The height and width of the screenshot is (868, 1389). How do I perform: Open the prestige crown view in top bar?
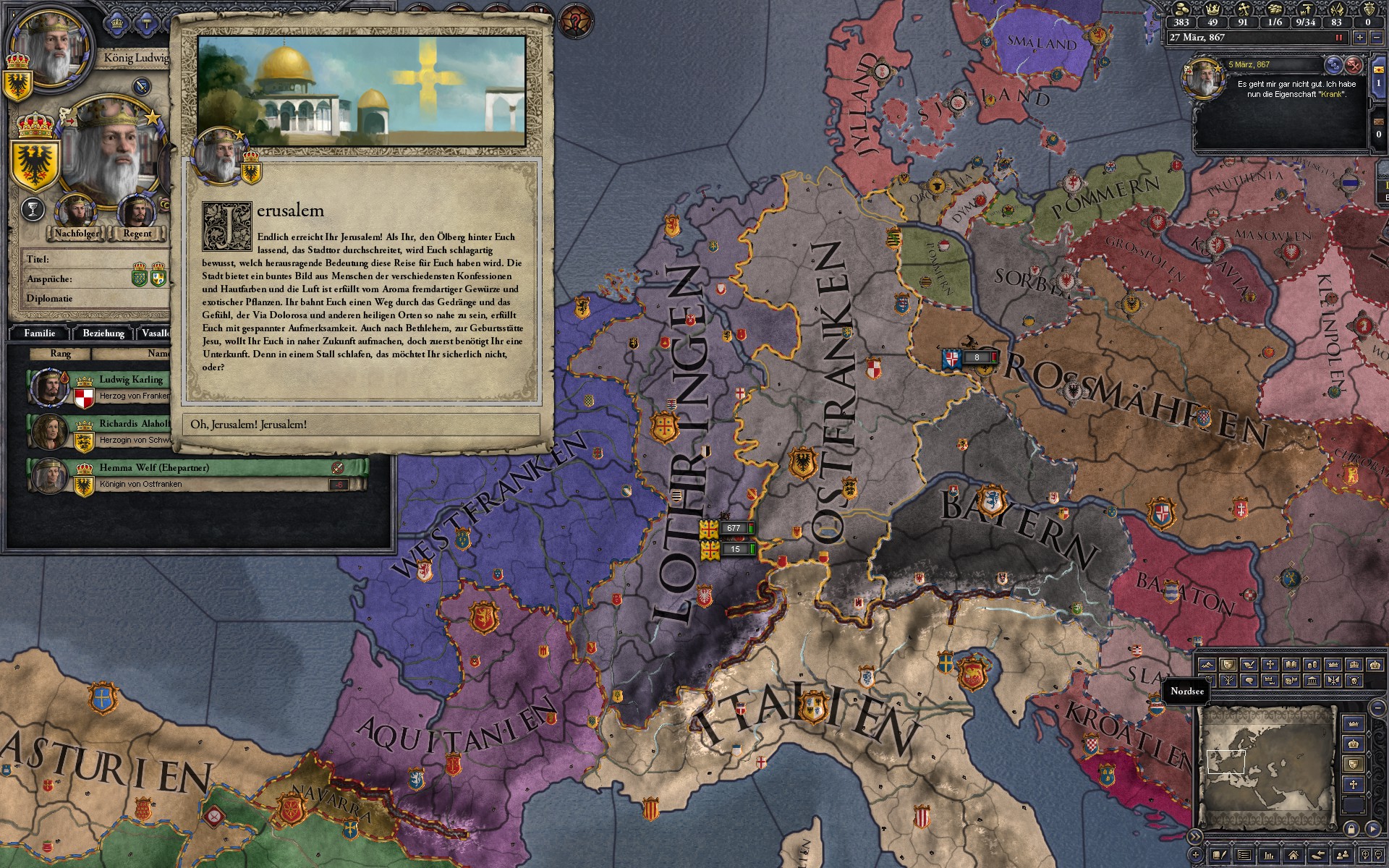1213,9
